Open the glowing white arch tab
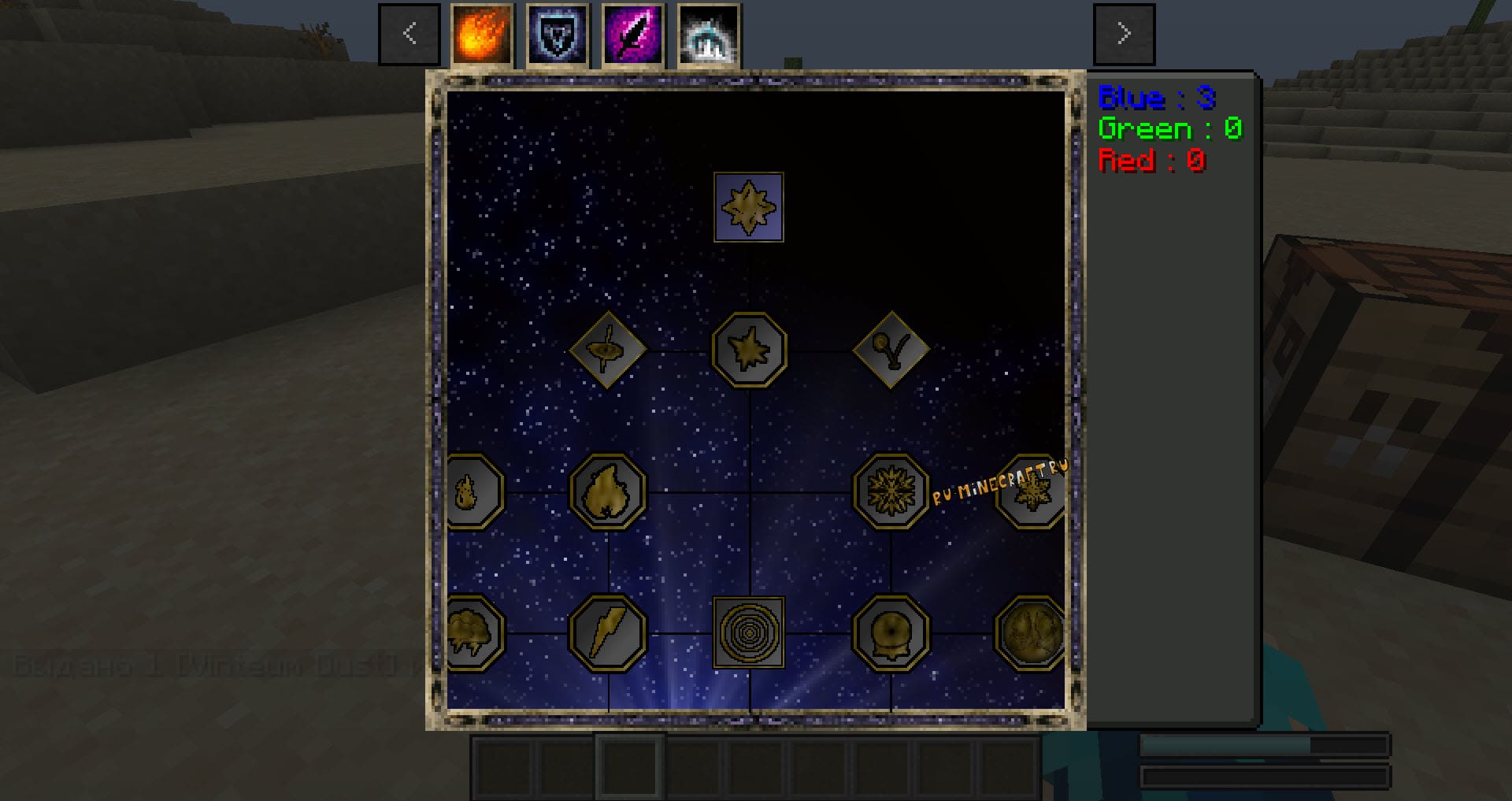The width and height of the screenshot is (1512, 801). click(x=708, y=34)
